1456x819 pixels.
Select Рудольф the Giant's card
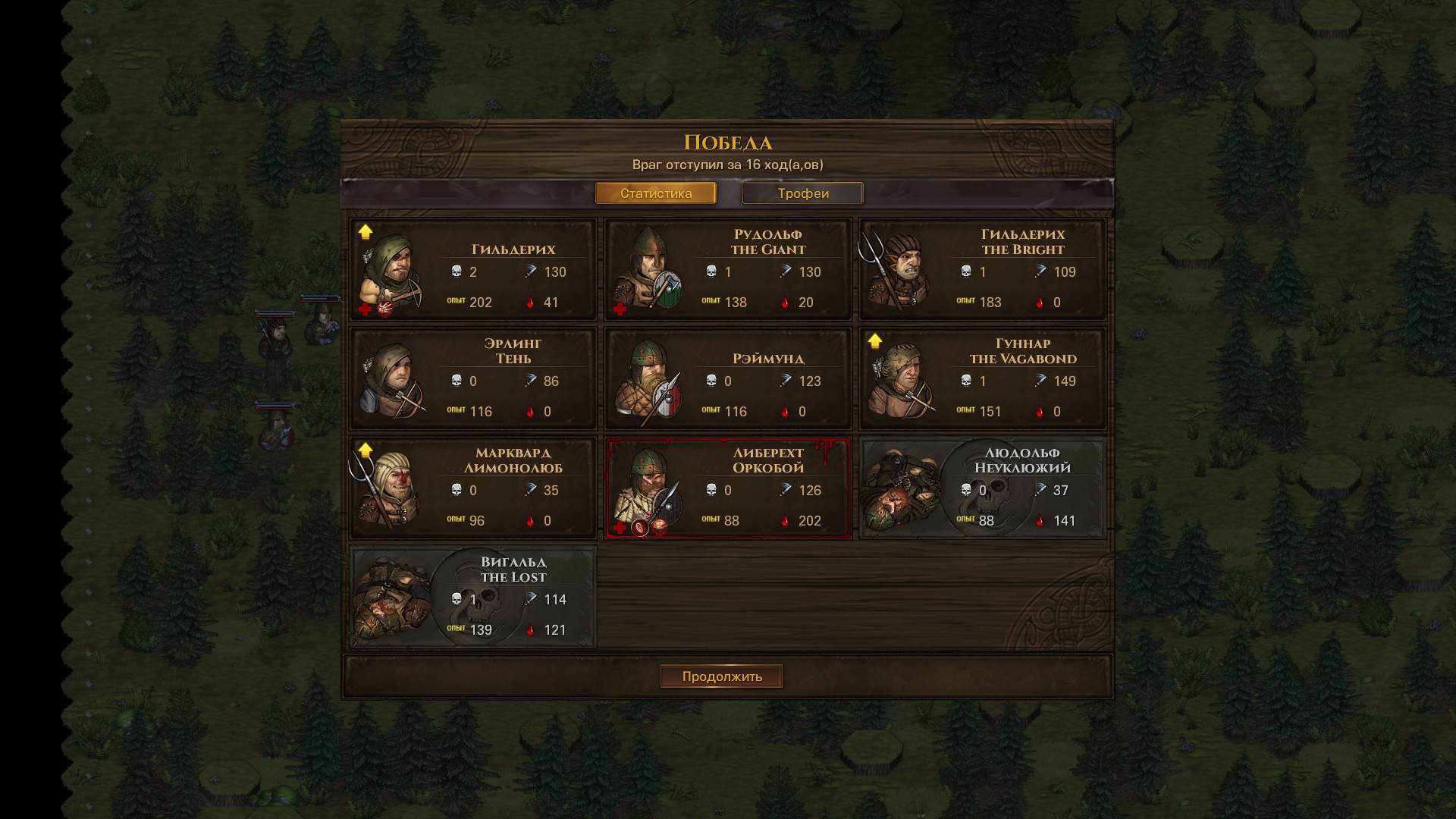point(728,270)
